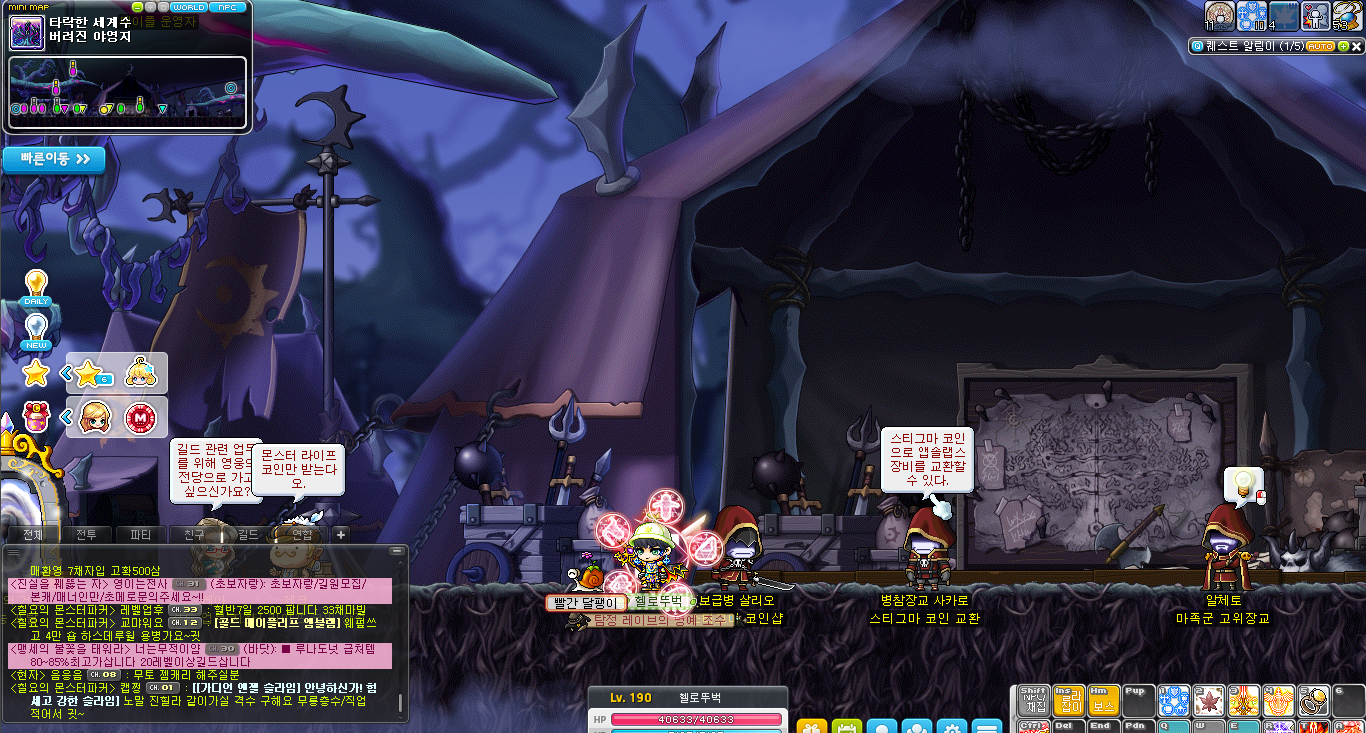Click the quest lightbulb above 알체토

click(1242, 484)
